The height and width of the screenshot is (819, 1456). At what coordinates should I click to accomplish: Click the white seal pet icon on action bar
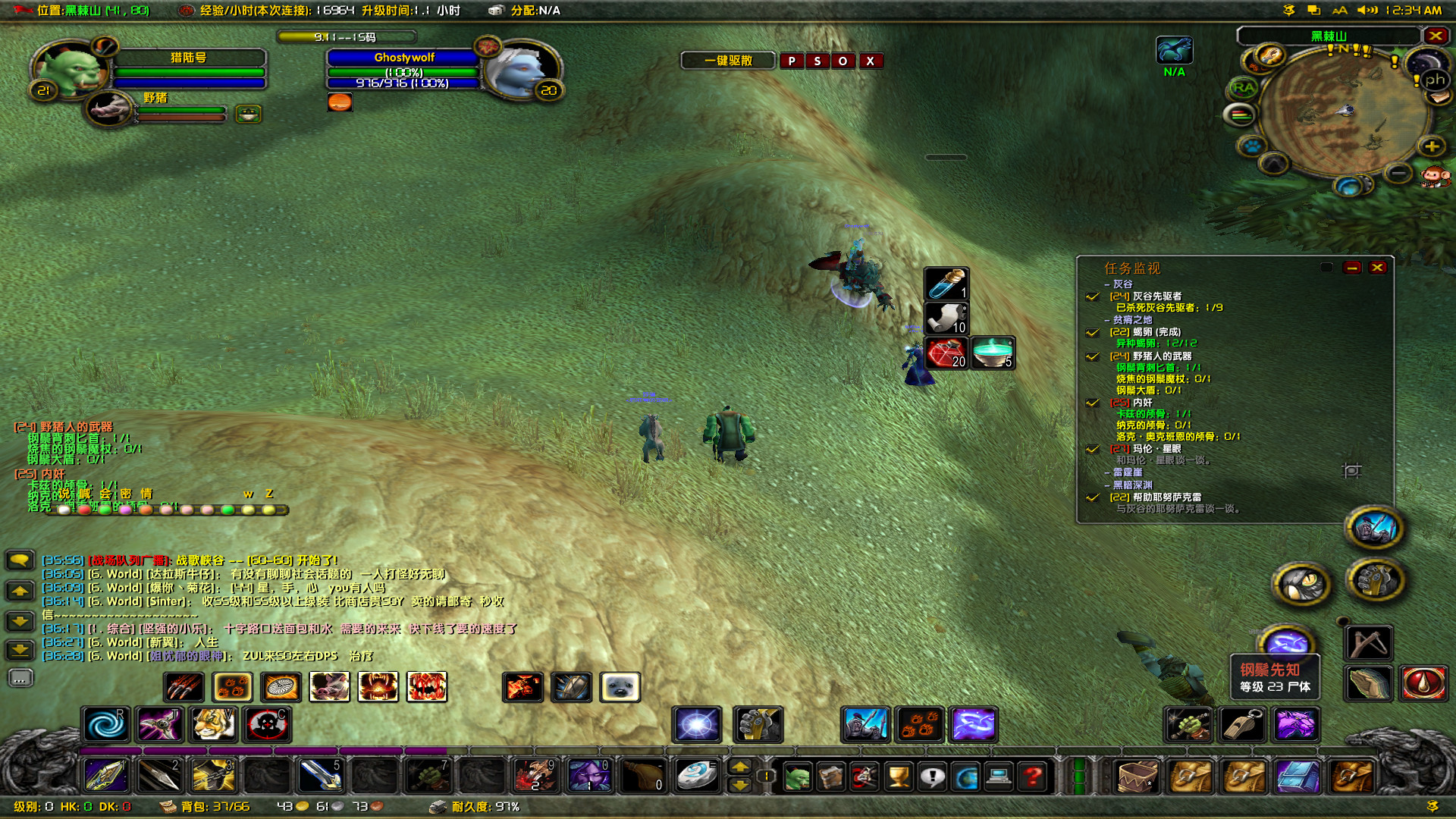pyautogui.click(x=620, y=686)
